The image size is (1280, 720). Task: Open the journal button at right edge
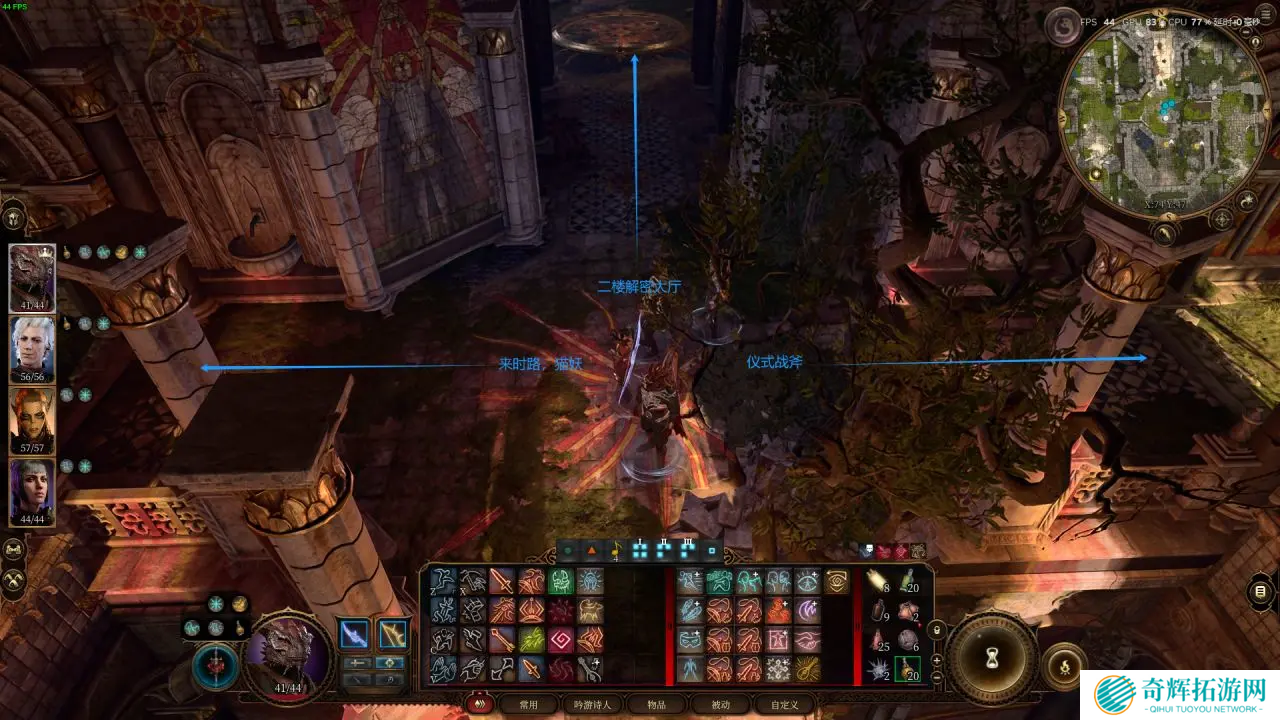tap(1260, 592)
